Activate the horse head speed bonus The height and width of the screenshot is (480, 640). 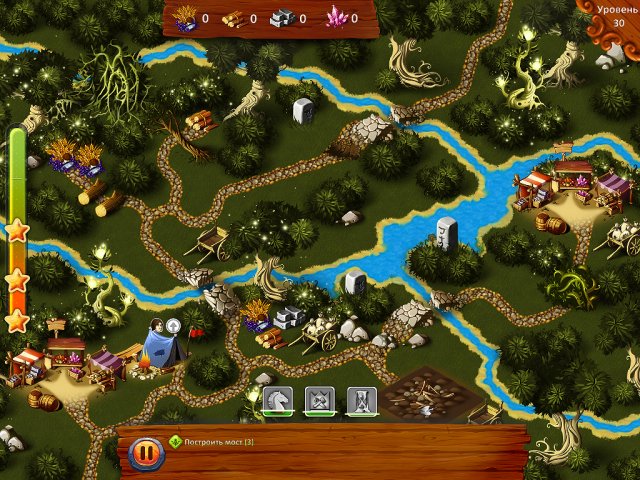tap(277, 402)
